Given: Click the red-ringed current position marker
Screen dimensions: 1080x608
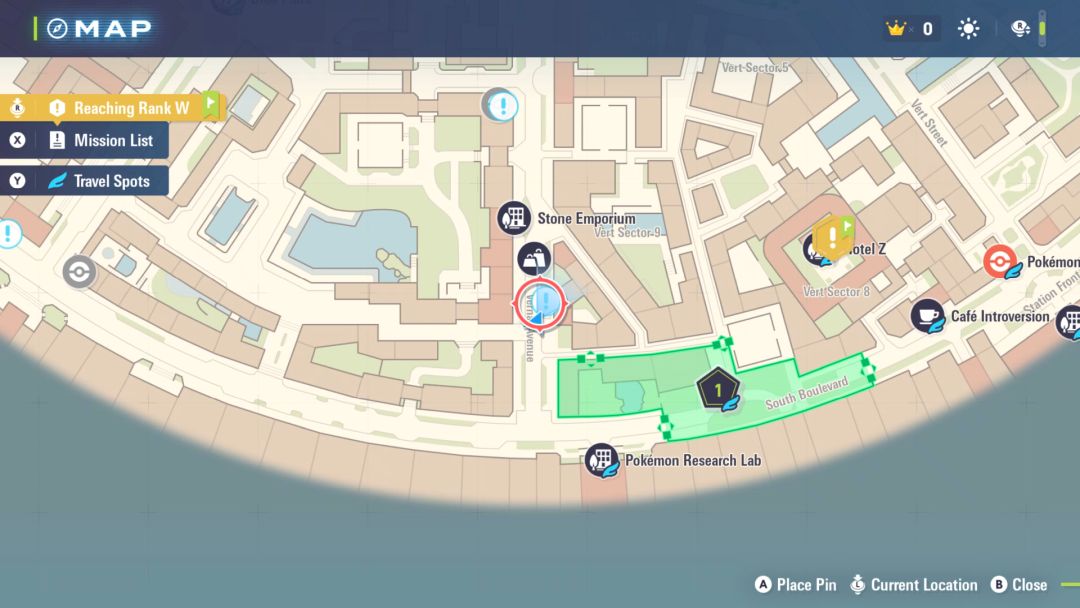Looking at the screenshot, I should point(540,305).
